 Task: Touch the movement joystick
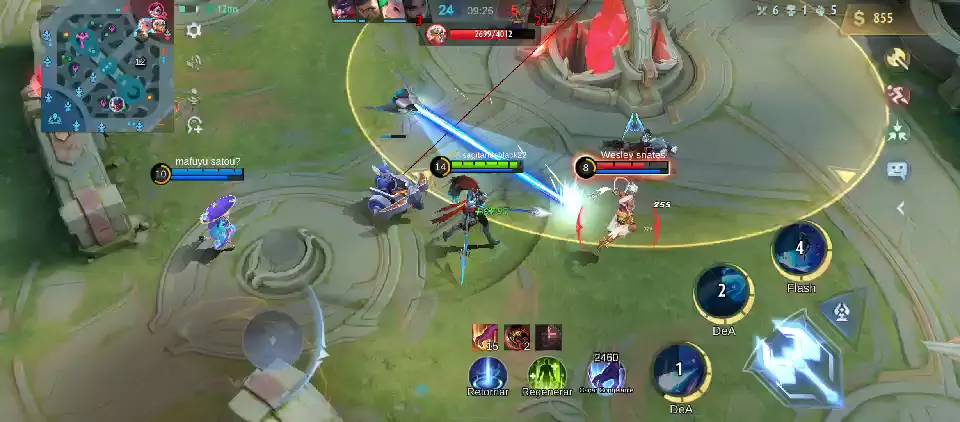tap(271, 334)
